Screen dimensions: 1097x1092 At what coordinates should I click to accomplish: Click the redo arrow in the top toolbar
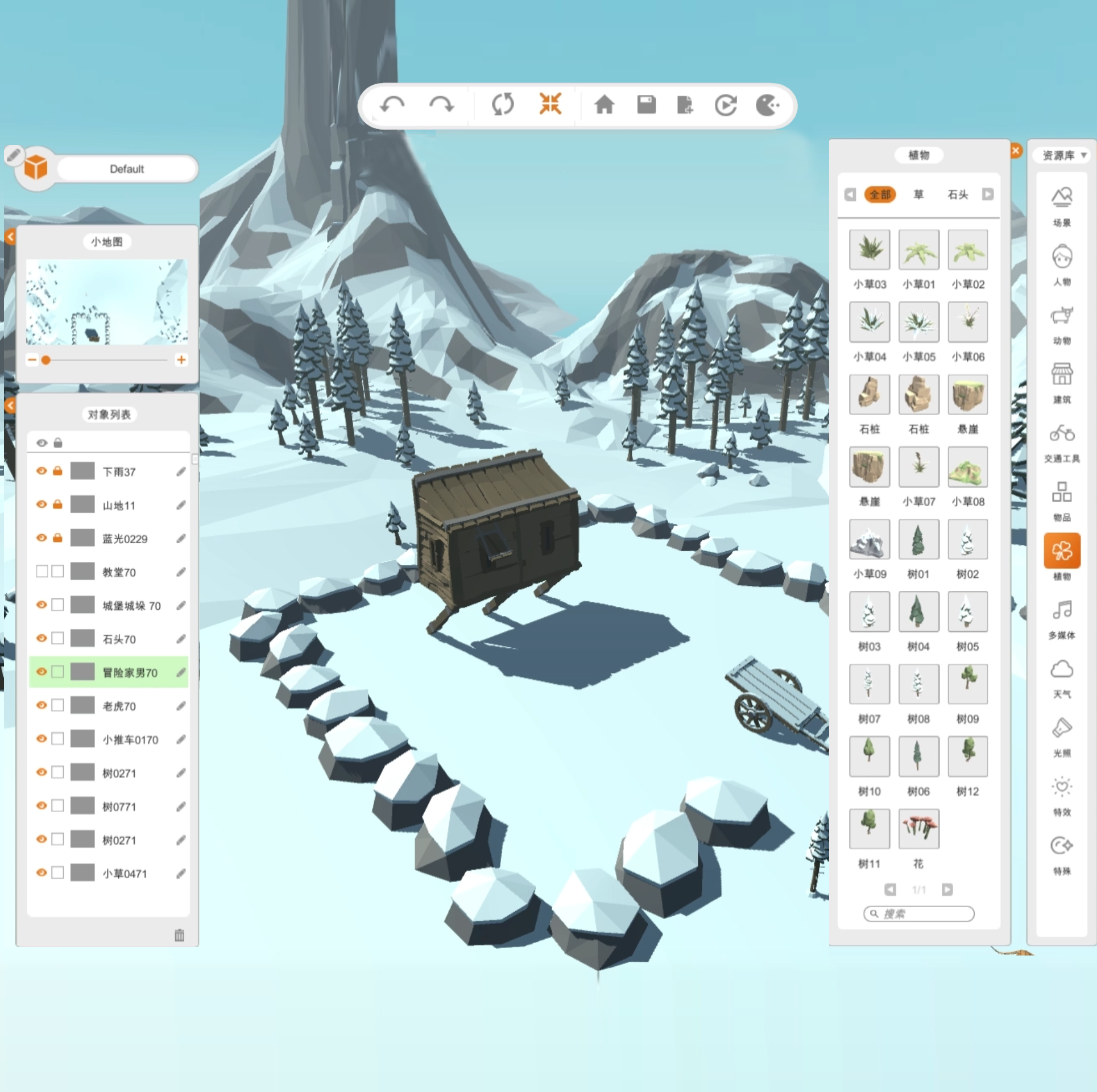pos(441,105)
